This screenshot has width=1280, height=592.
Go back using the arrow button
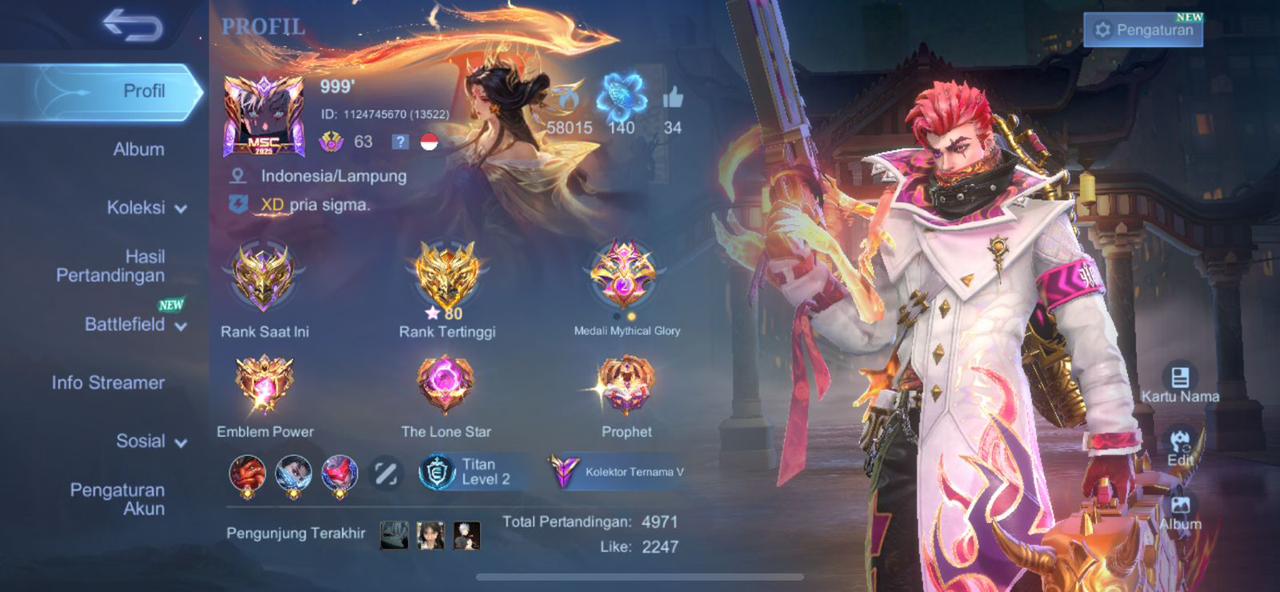(x=132, y=25)
